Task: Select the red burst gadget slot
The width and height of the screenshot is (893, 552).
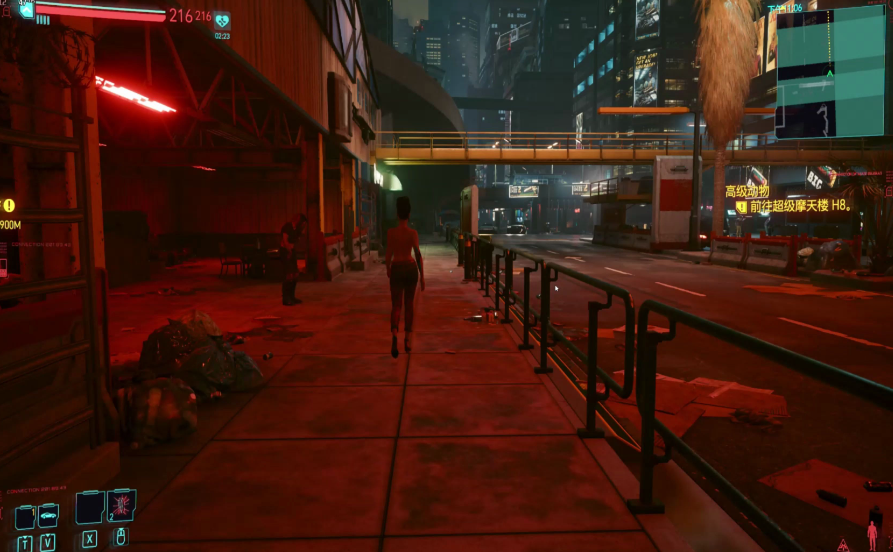Action: (120, 505)
